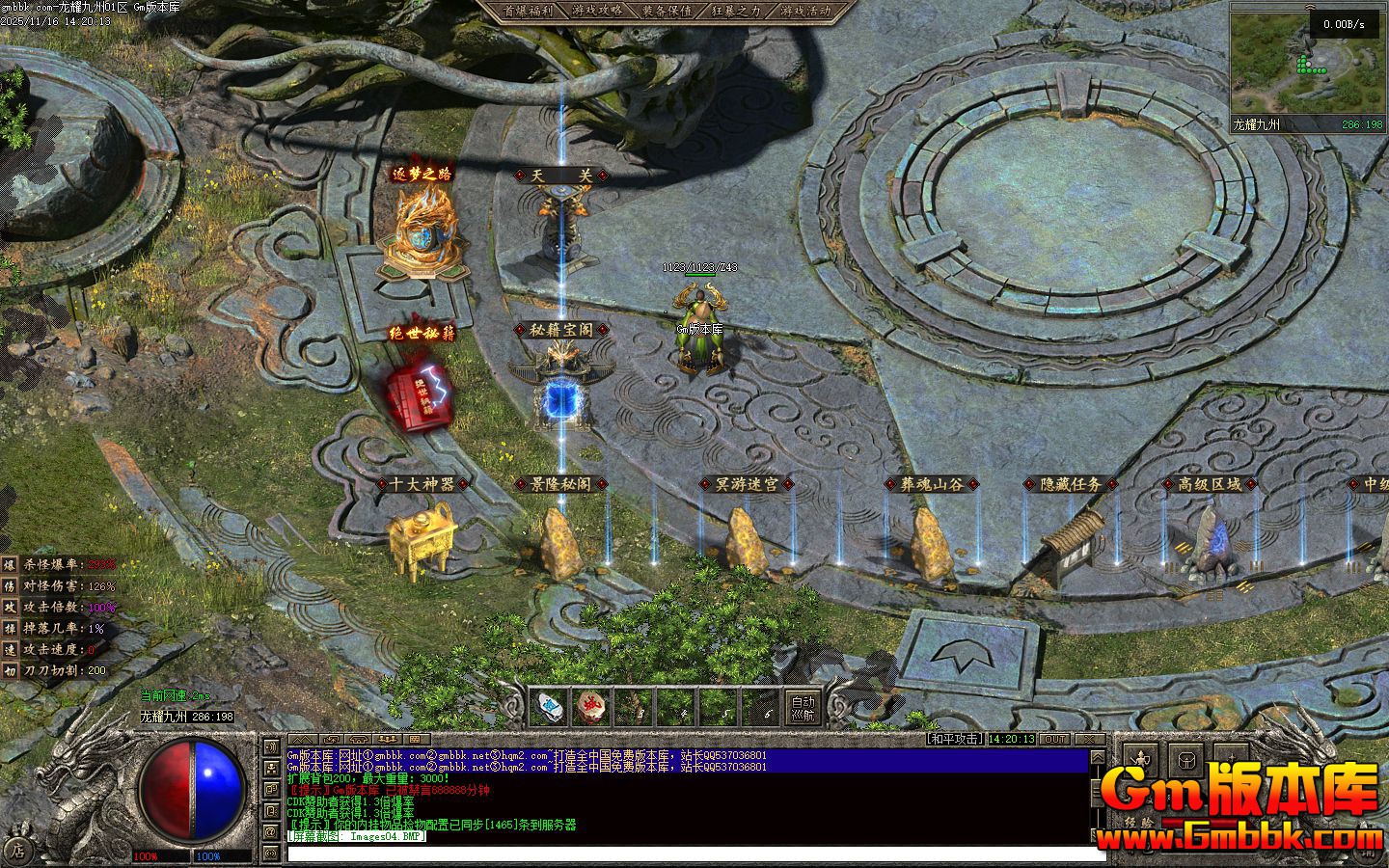Open the 狂暴之力 menu

click(736, 12)
